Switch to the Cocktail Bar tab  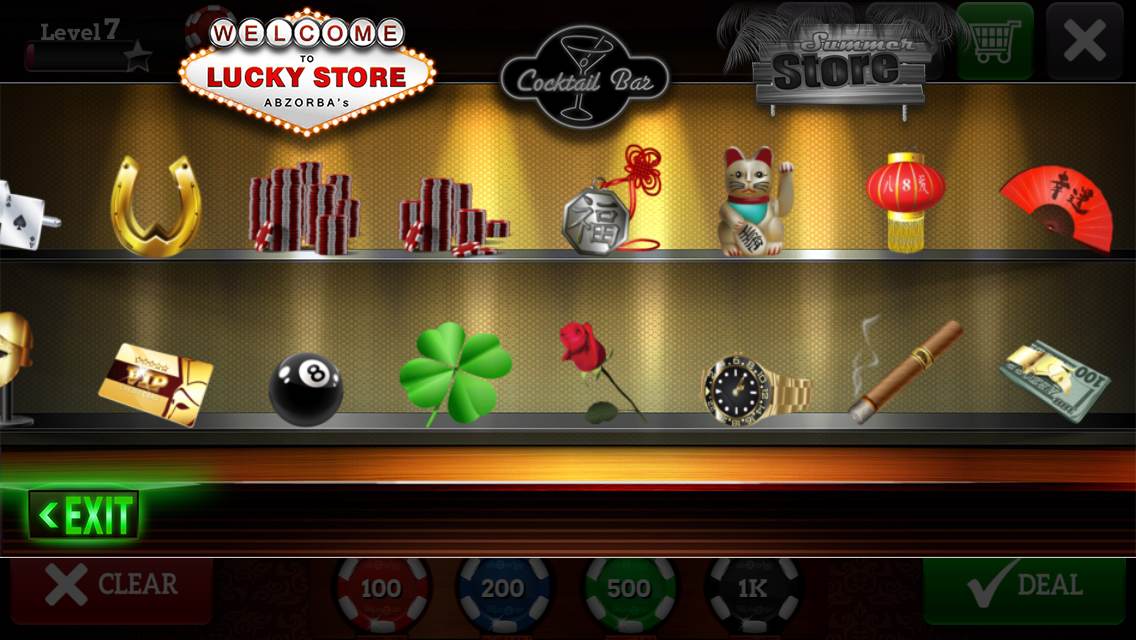[584, 77]
